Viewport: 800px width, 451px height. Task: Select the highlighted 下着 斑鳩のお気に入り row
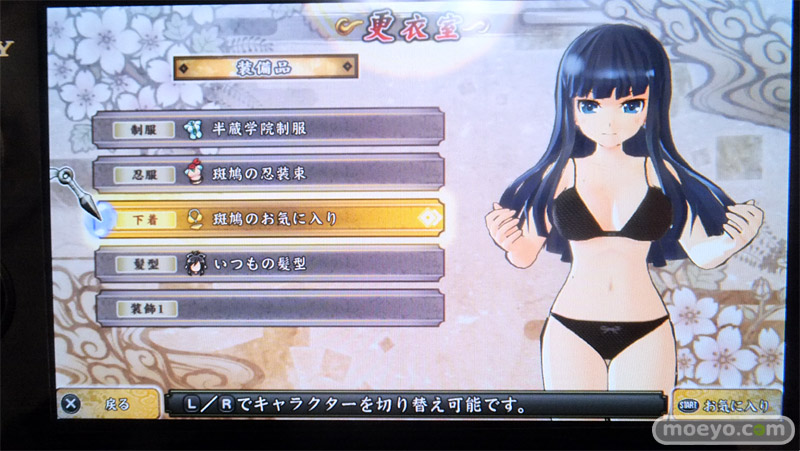[x=268, y=218]
